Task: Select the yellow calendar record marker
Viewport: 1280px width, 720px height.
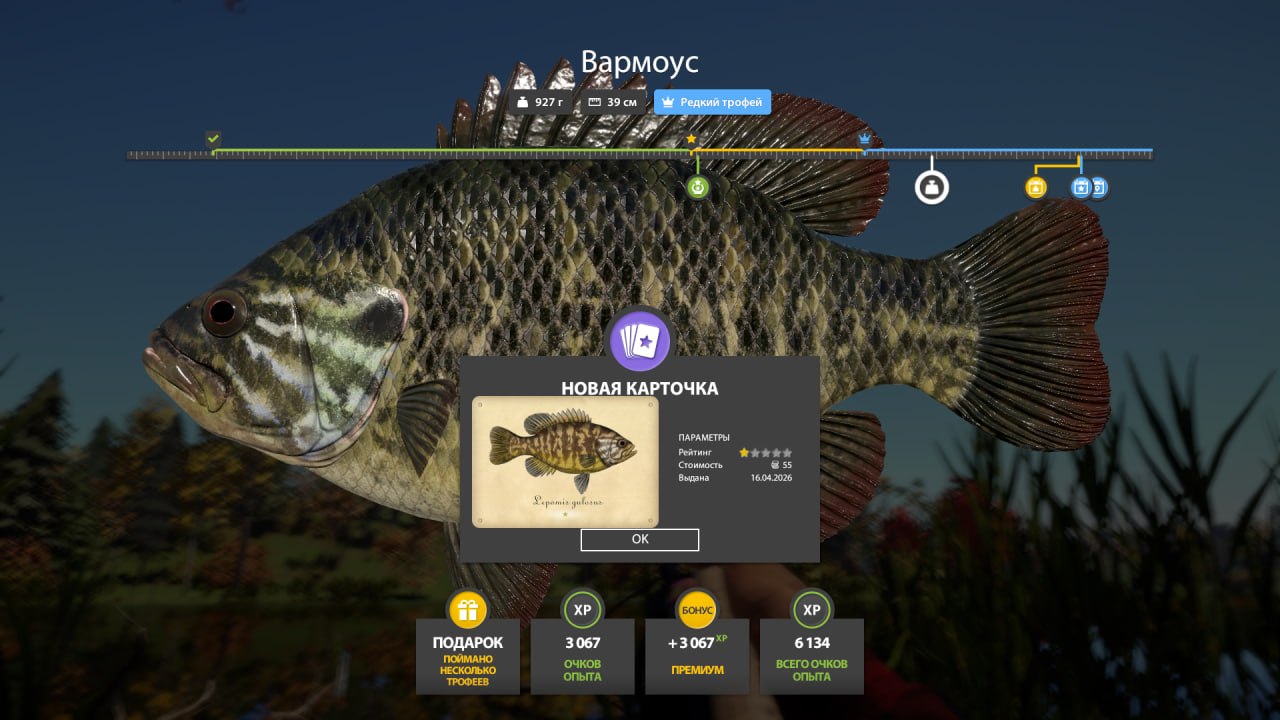Action: pos(1036,187)
